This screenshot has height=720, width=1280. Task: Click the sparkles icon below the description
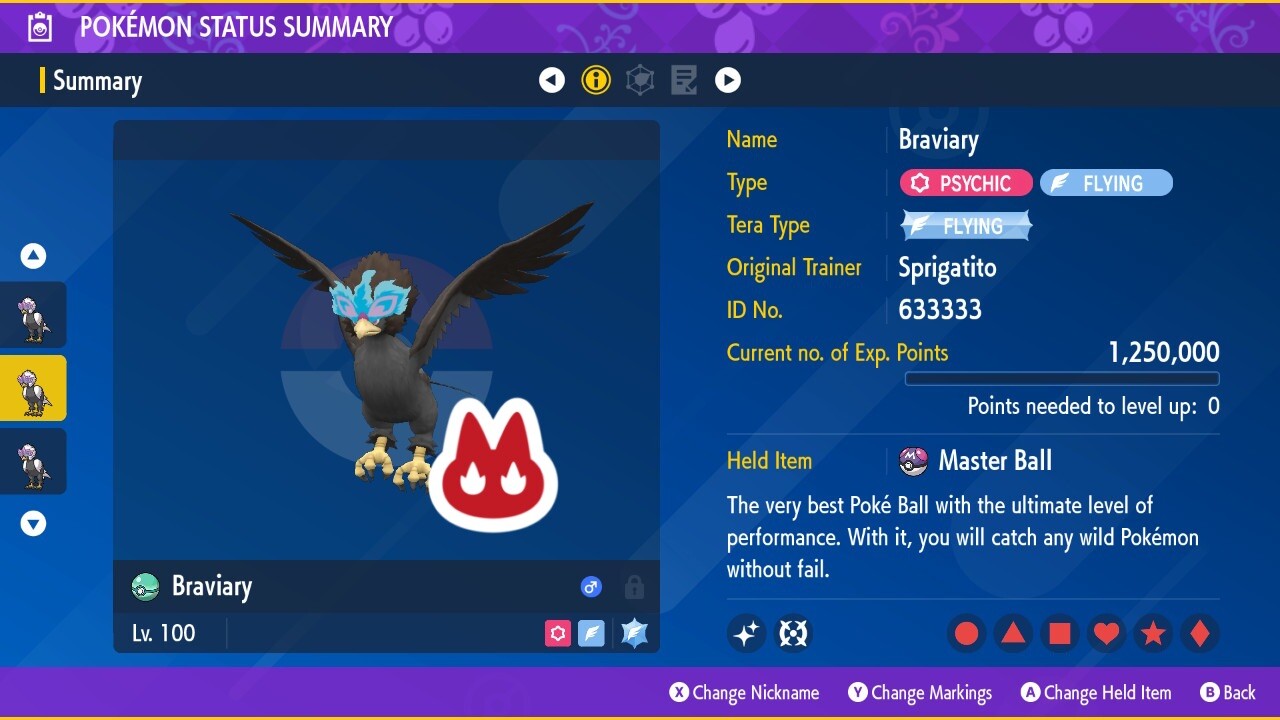pos(746,633)
